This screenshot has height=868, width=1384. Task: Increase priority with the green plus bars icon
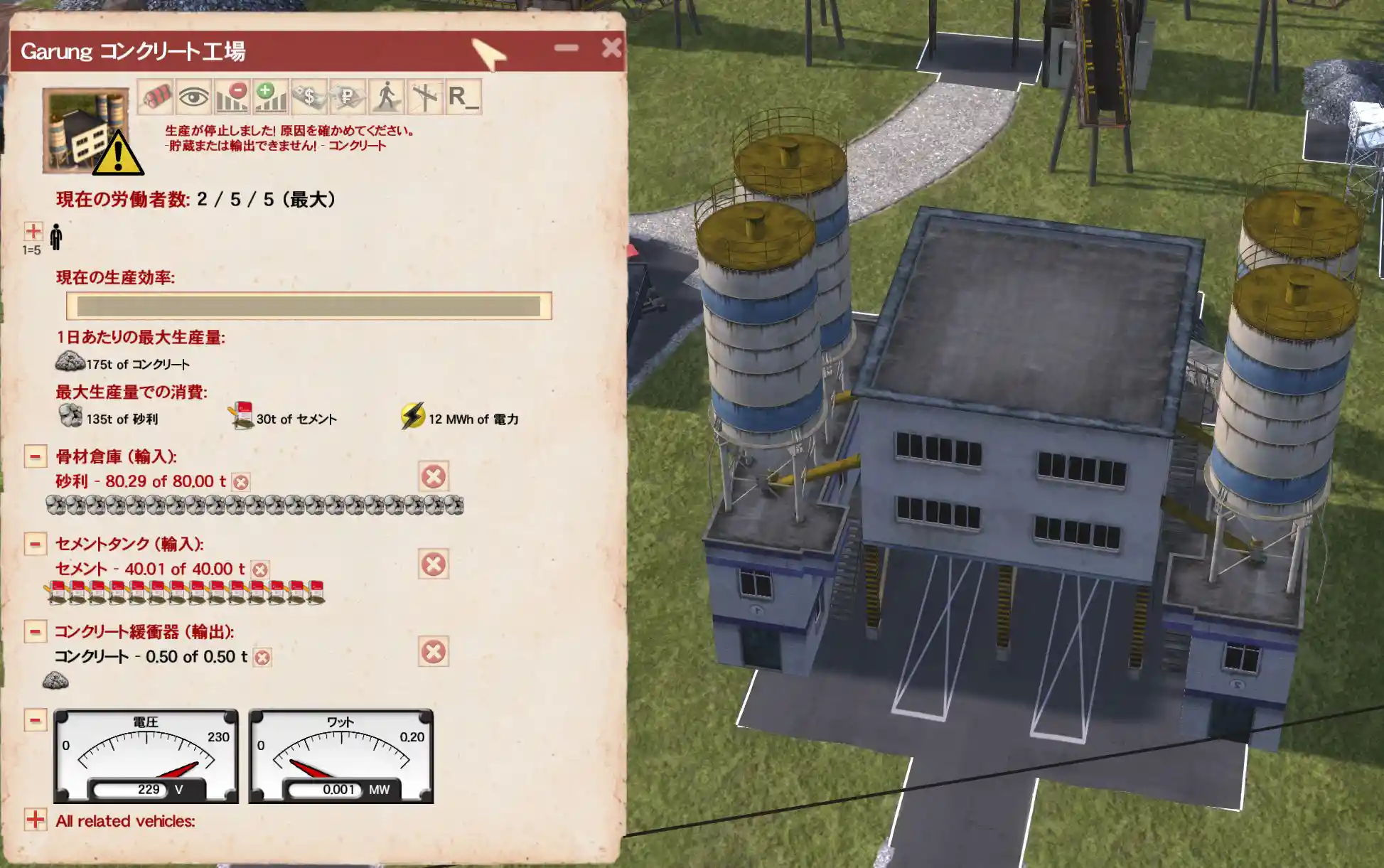pyautogui.click(x=270, y=97)
